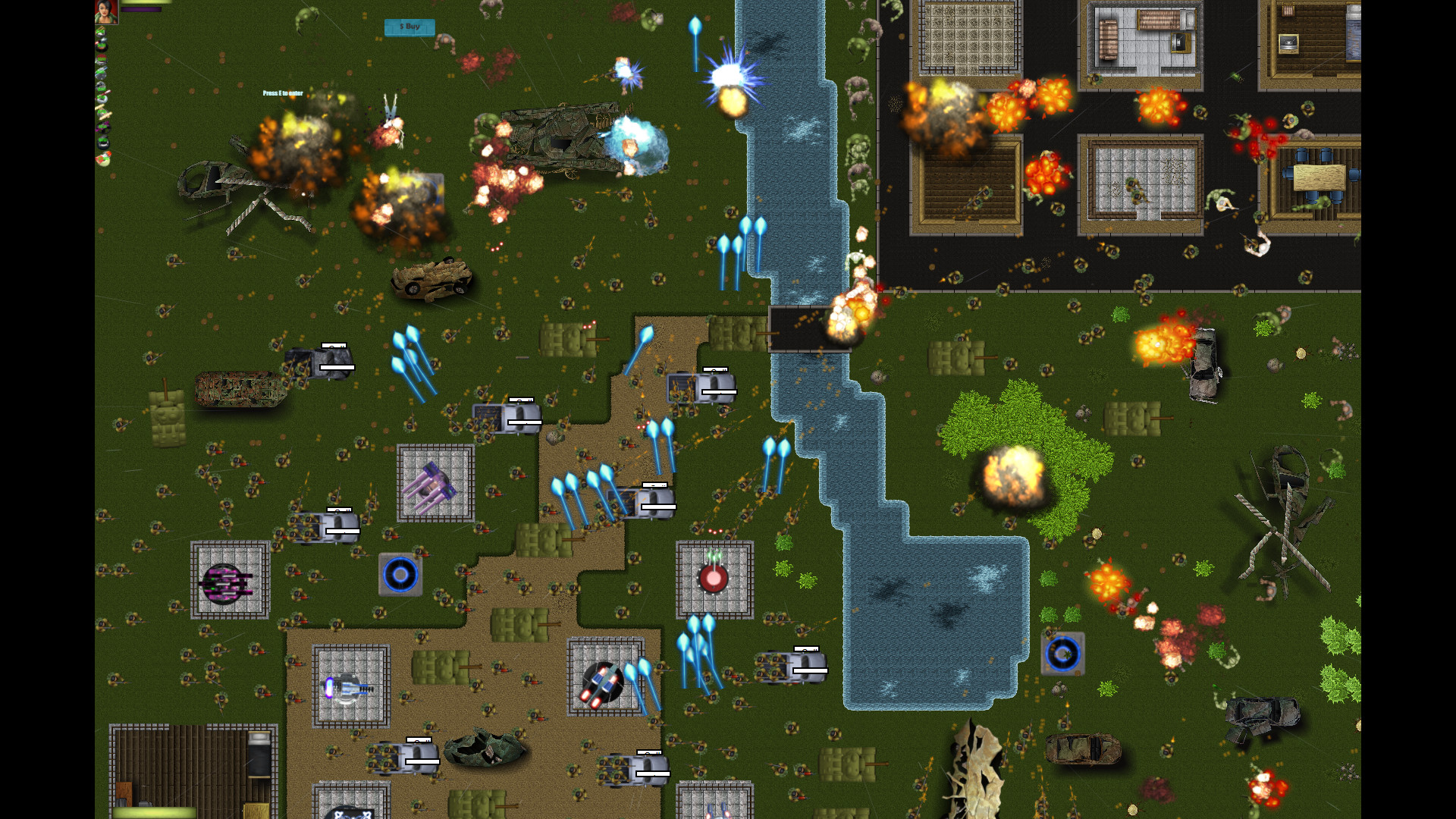Select the red 5000-cost shop item

coord(101,59)
